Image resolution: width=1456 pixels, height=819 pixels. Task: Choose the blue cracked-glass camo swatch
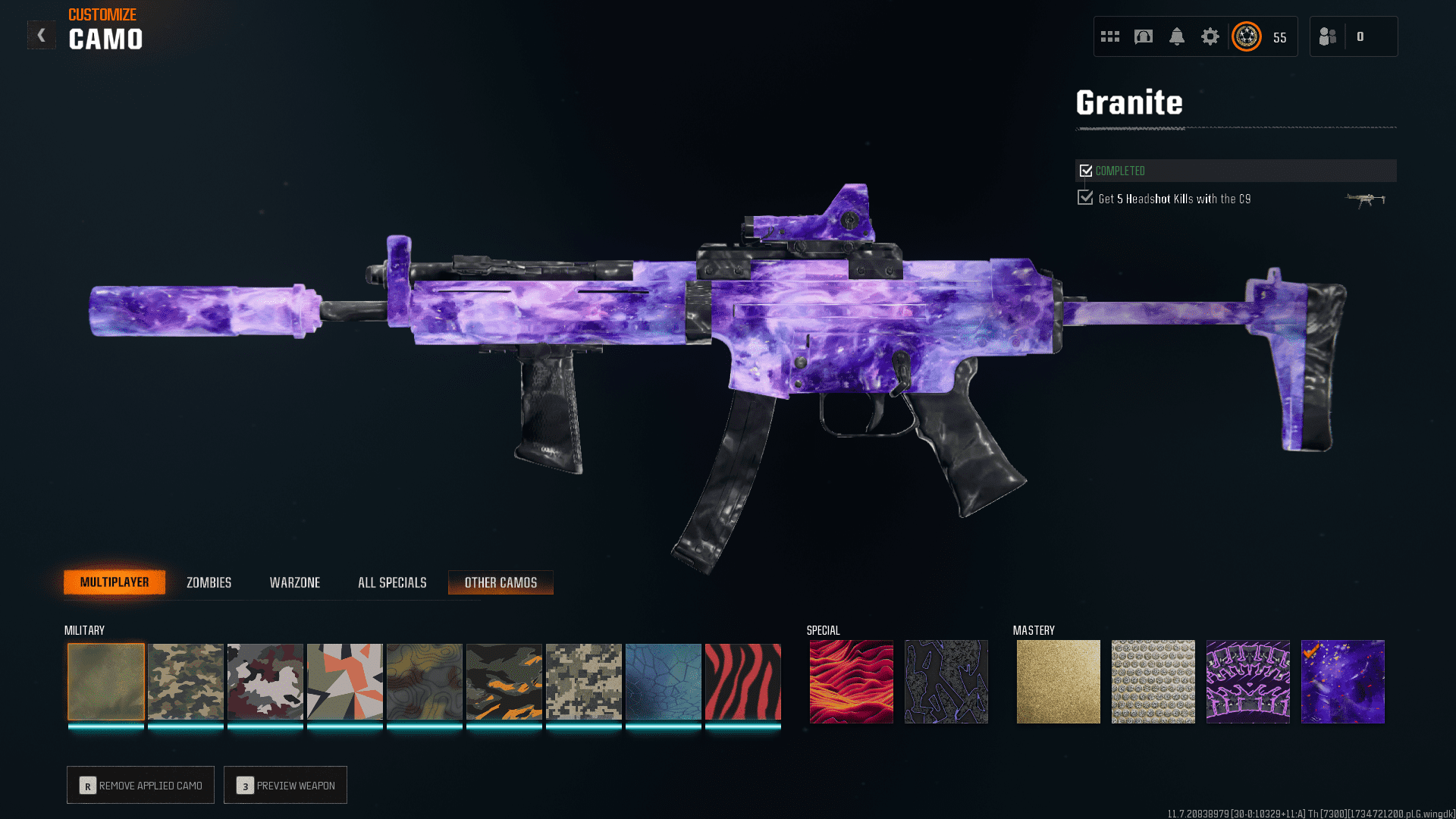click(664, 682)
